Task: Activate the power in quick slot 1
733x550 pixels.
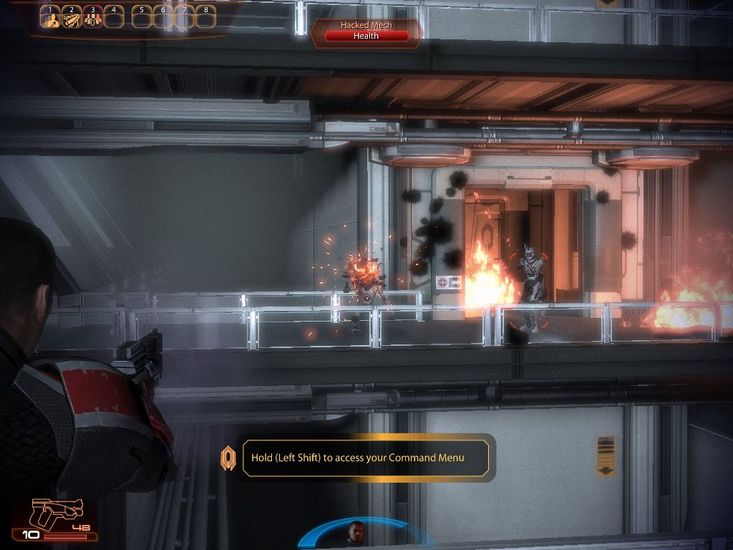Action: pyautogui.click(x=47, y=18)
